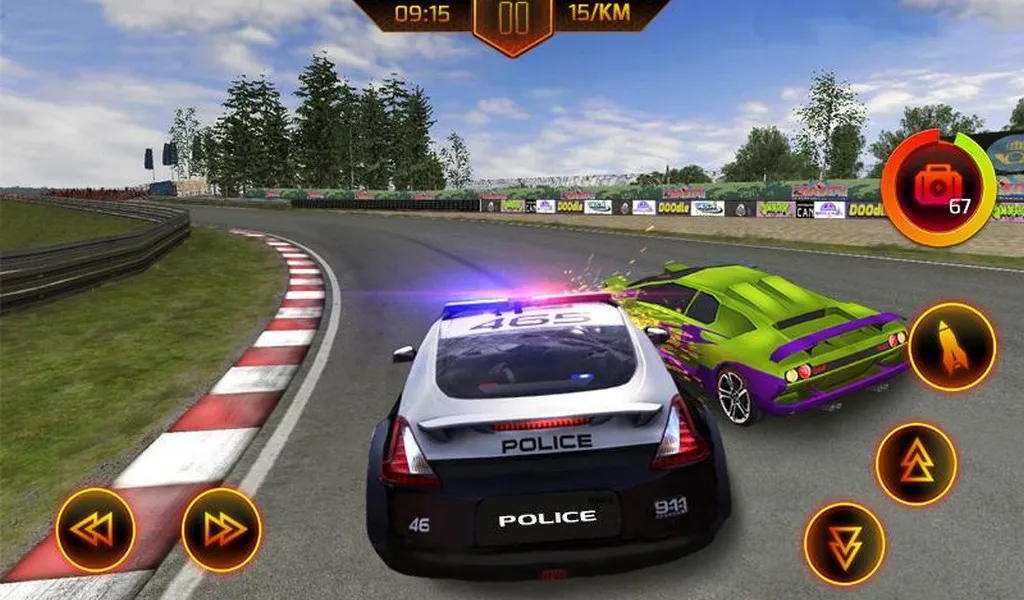Pause the race with the top pause button
Viewport: 1024px width, 600px height.
(513, 20)
